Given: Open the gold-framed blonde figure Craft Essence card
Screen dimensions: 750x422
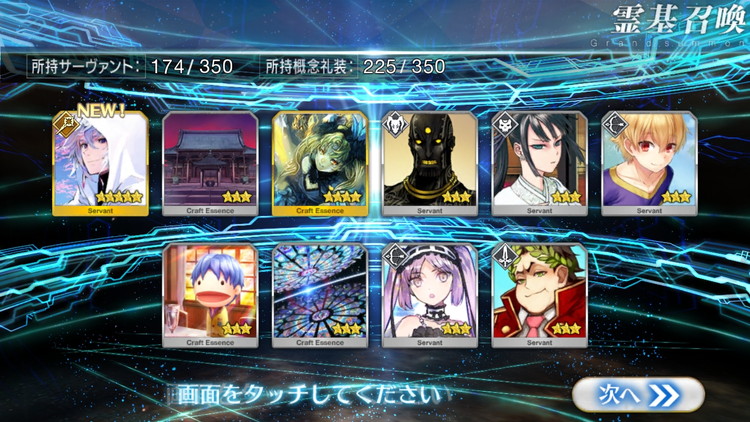Looking at the screenshot, I should [319, 162].
